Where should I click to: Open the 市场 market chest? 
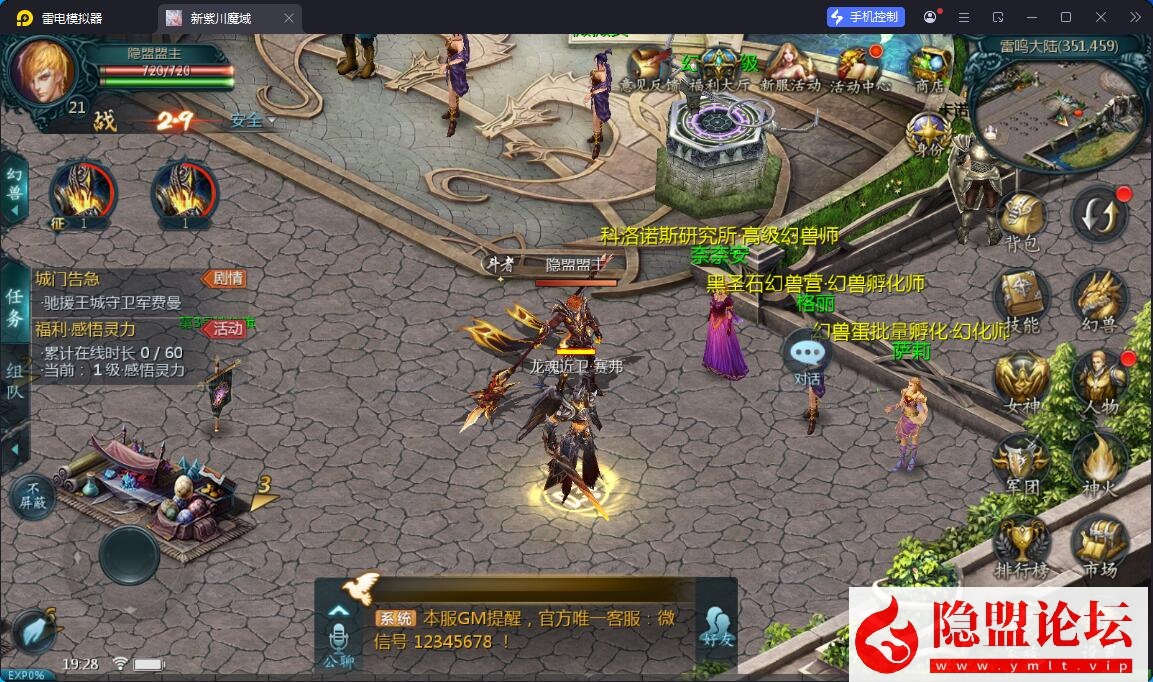(1100, 546)
